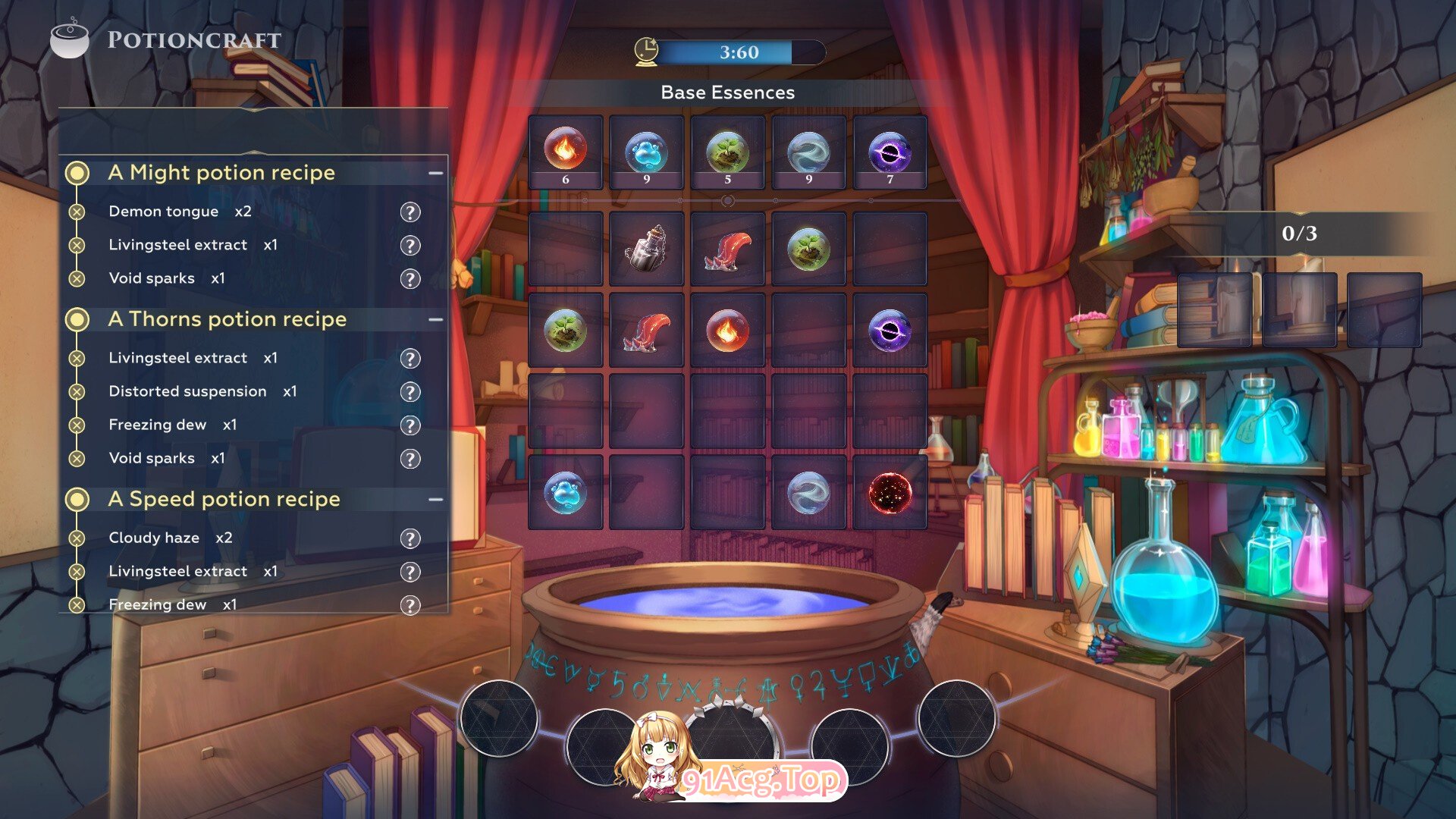Collapse the Might potion recipe
The image size is (1456, 819).
click(435, 173)
